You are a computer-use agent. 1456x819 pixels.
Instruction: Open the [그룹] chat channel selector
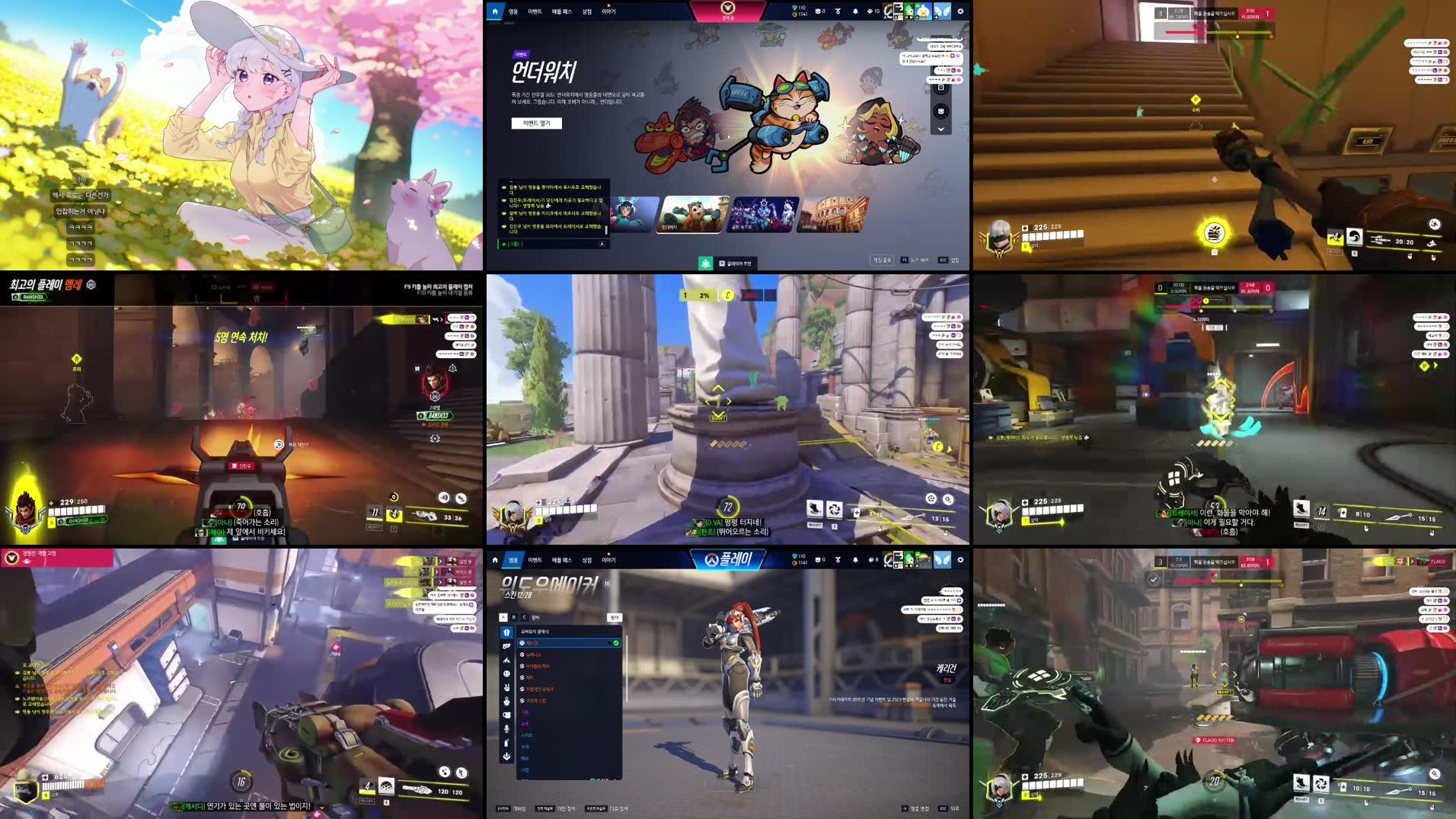pyautogui.click(x=512, y=244)
